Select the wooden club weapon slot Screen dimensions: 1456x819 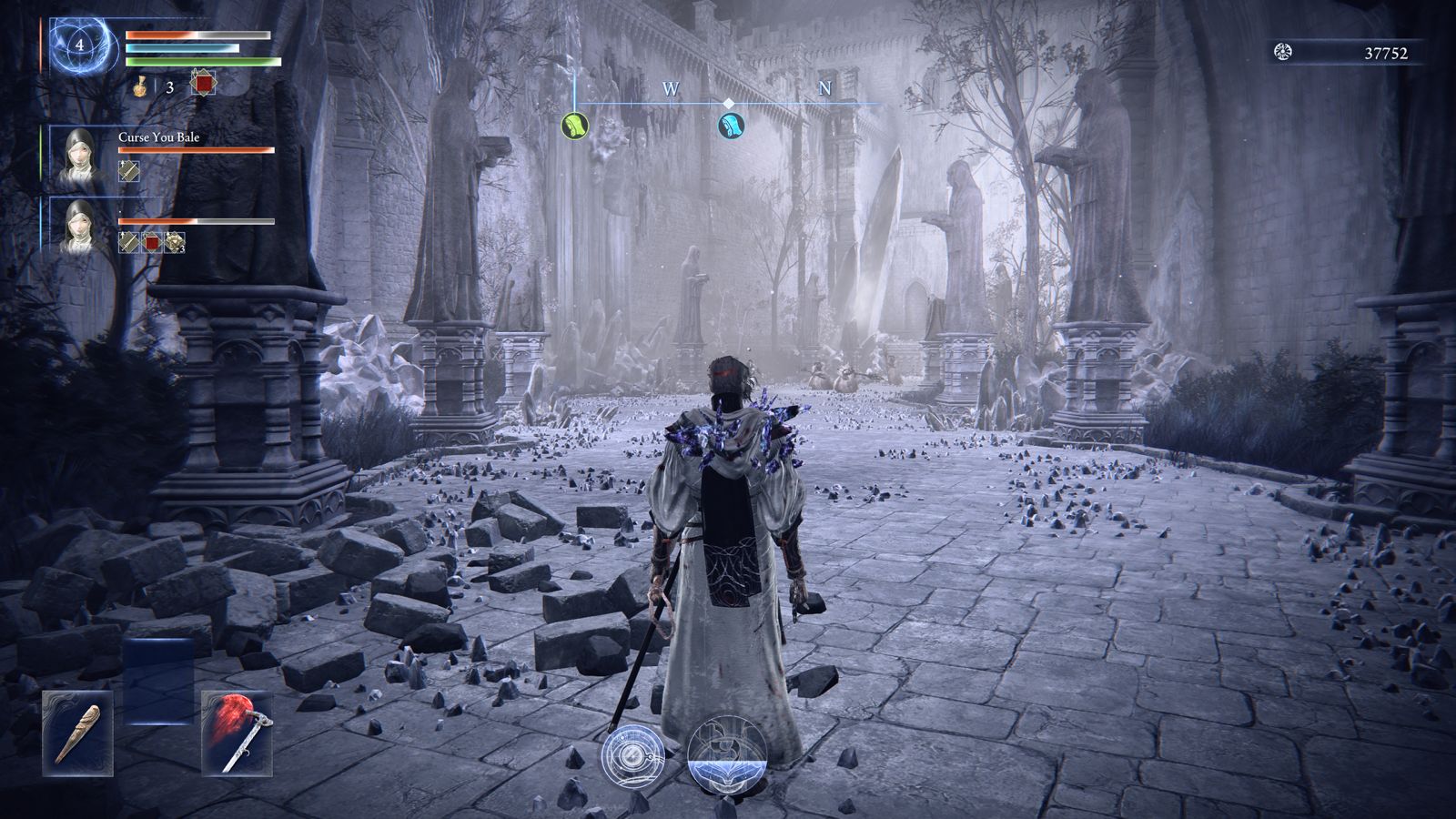tap(77, 733)
